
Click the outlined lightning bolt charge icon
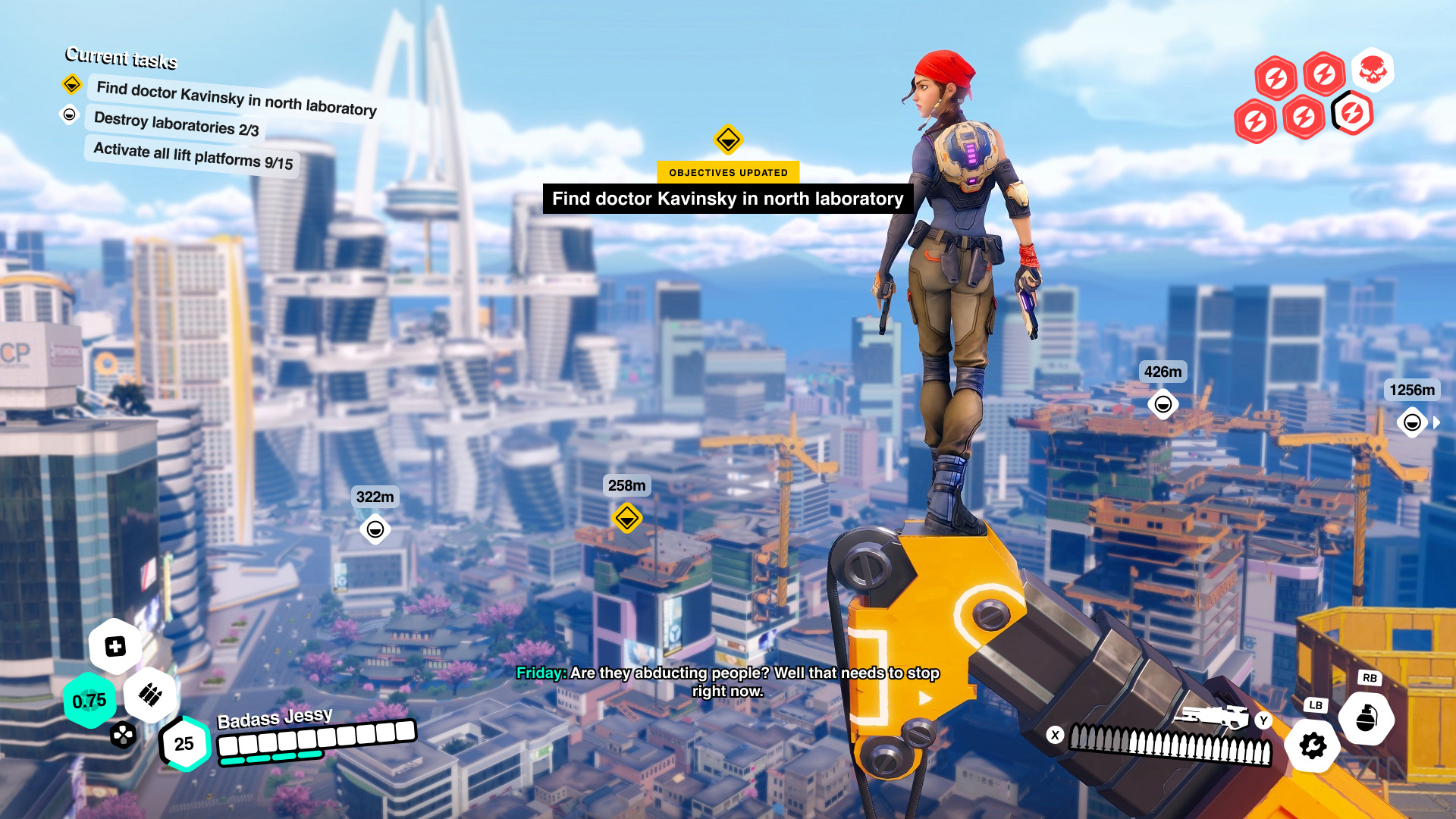1352,114
